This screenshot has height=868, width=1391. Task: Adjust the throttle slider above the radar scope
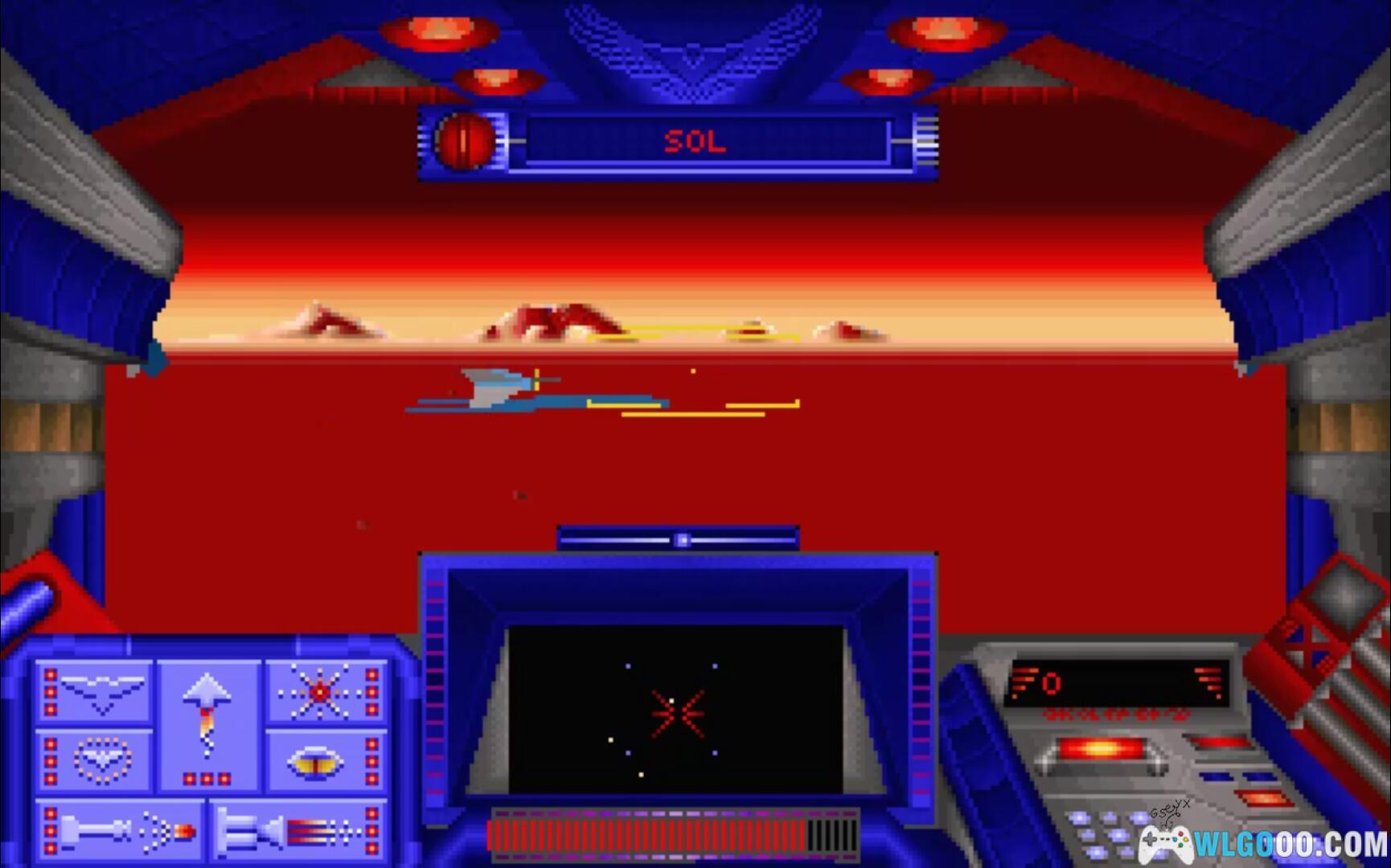pos(682,539)
